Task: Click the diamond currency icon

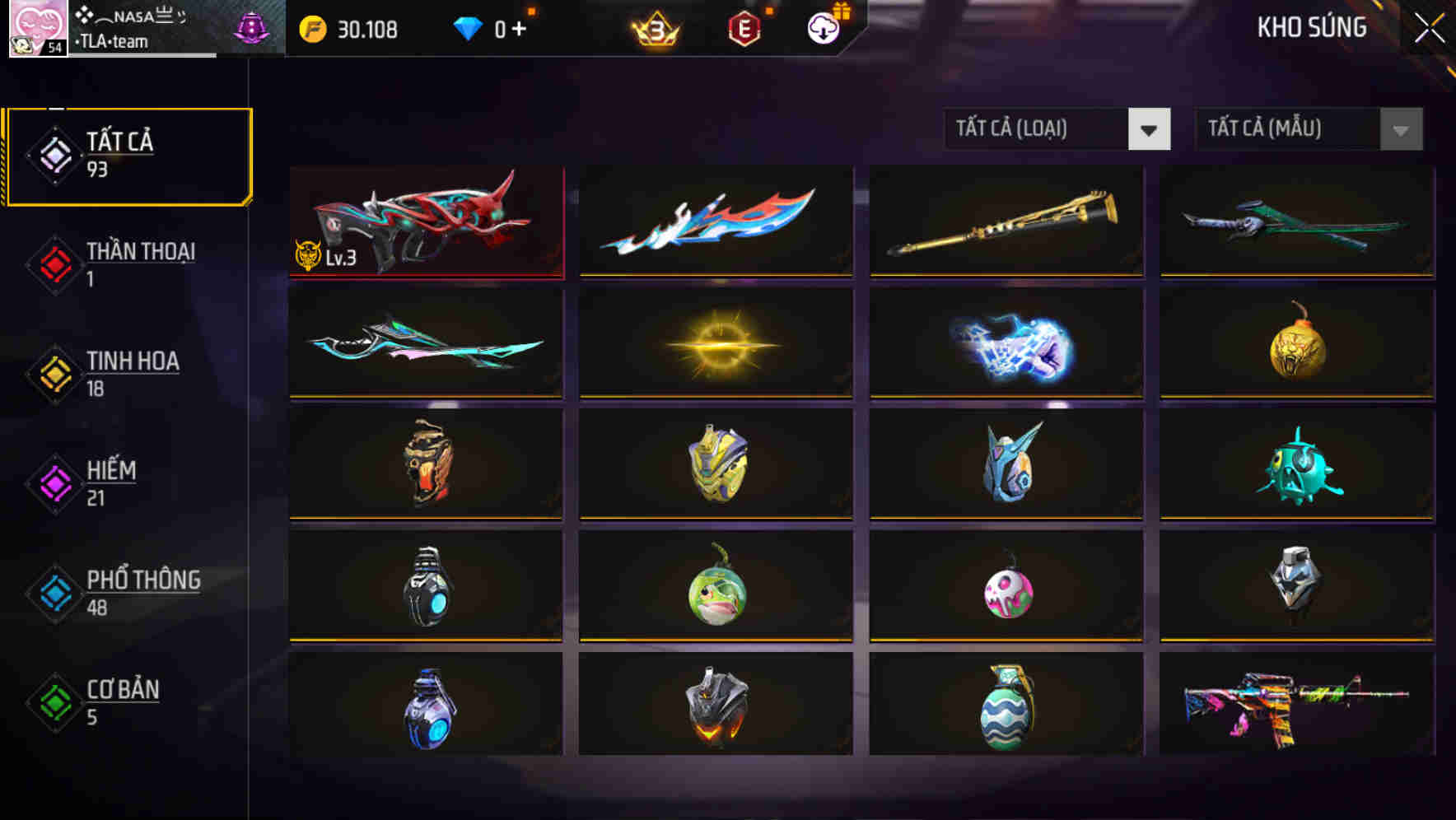Action: (469, 27)
